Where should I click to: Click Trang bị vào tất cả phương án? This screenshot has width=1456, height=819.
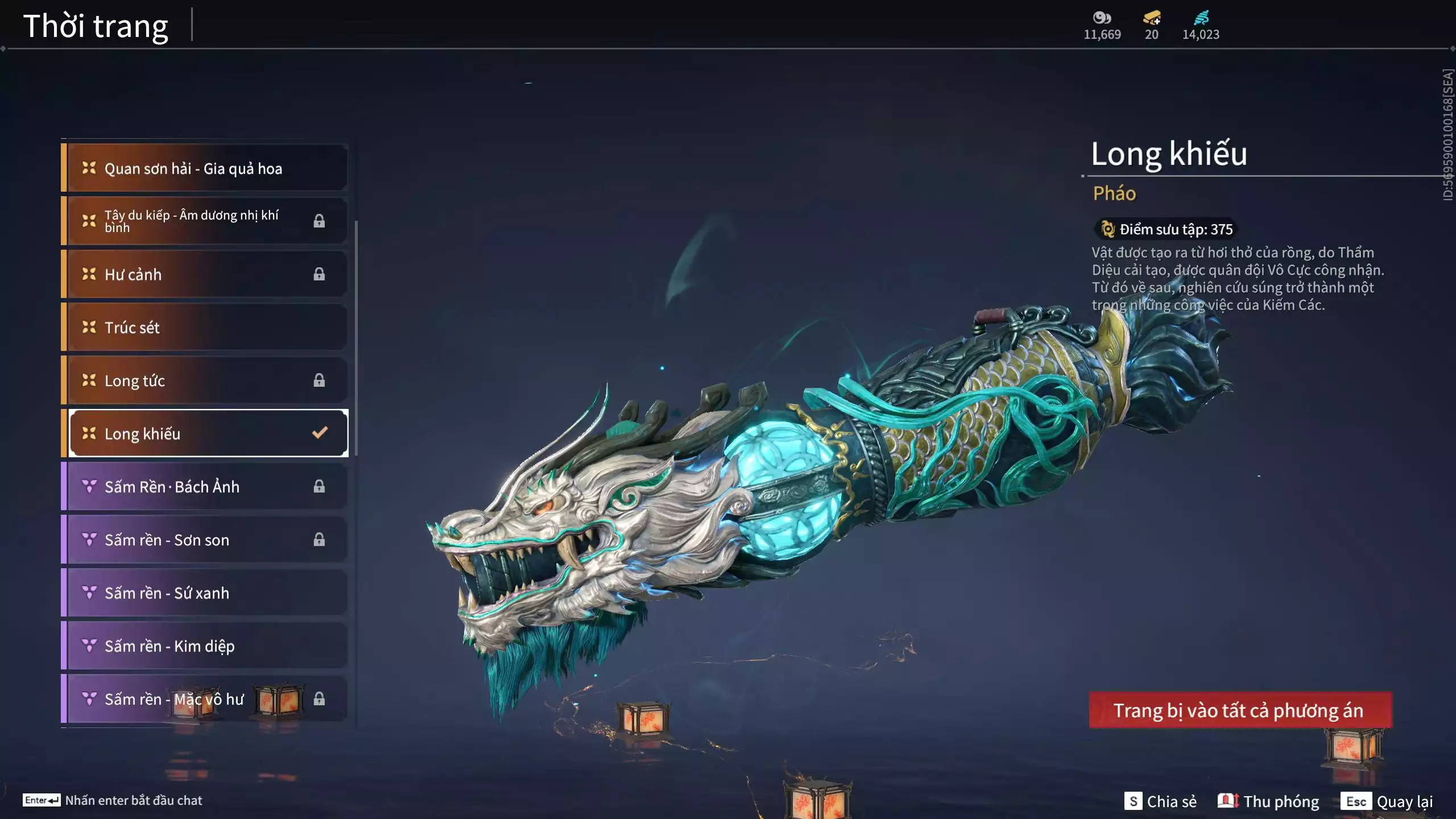pyautogui.click(x=1240, y=710)
